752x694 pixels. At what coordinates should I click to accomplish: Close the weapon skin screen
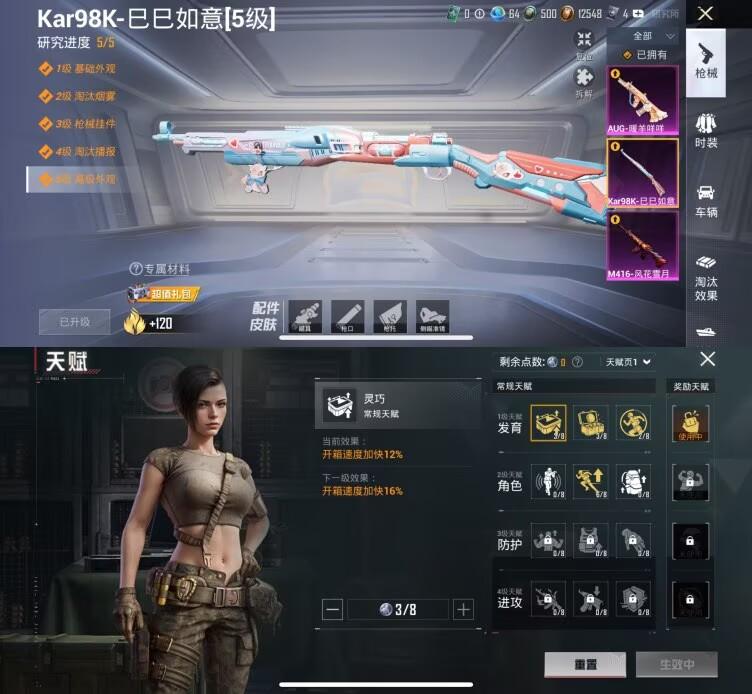point(706,14)
